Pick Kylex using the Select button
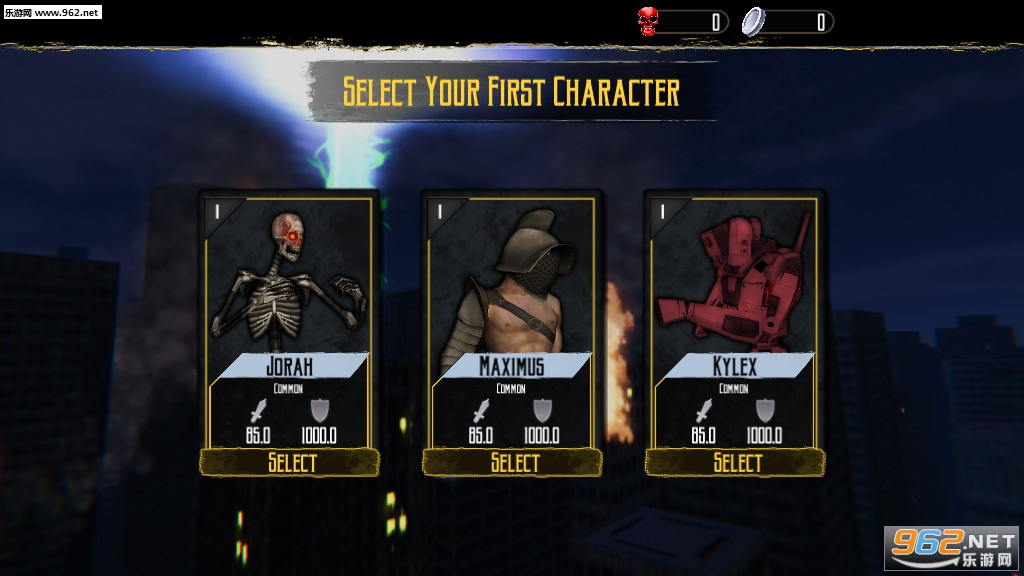1024x576 pixels. pyautogui.click(x=735, y=462)
